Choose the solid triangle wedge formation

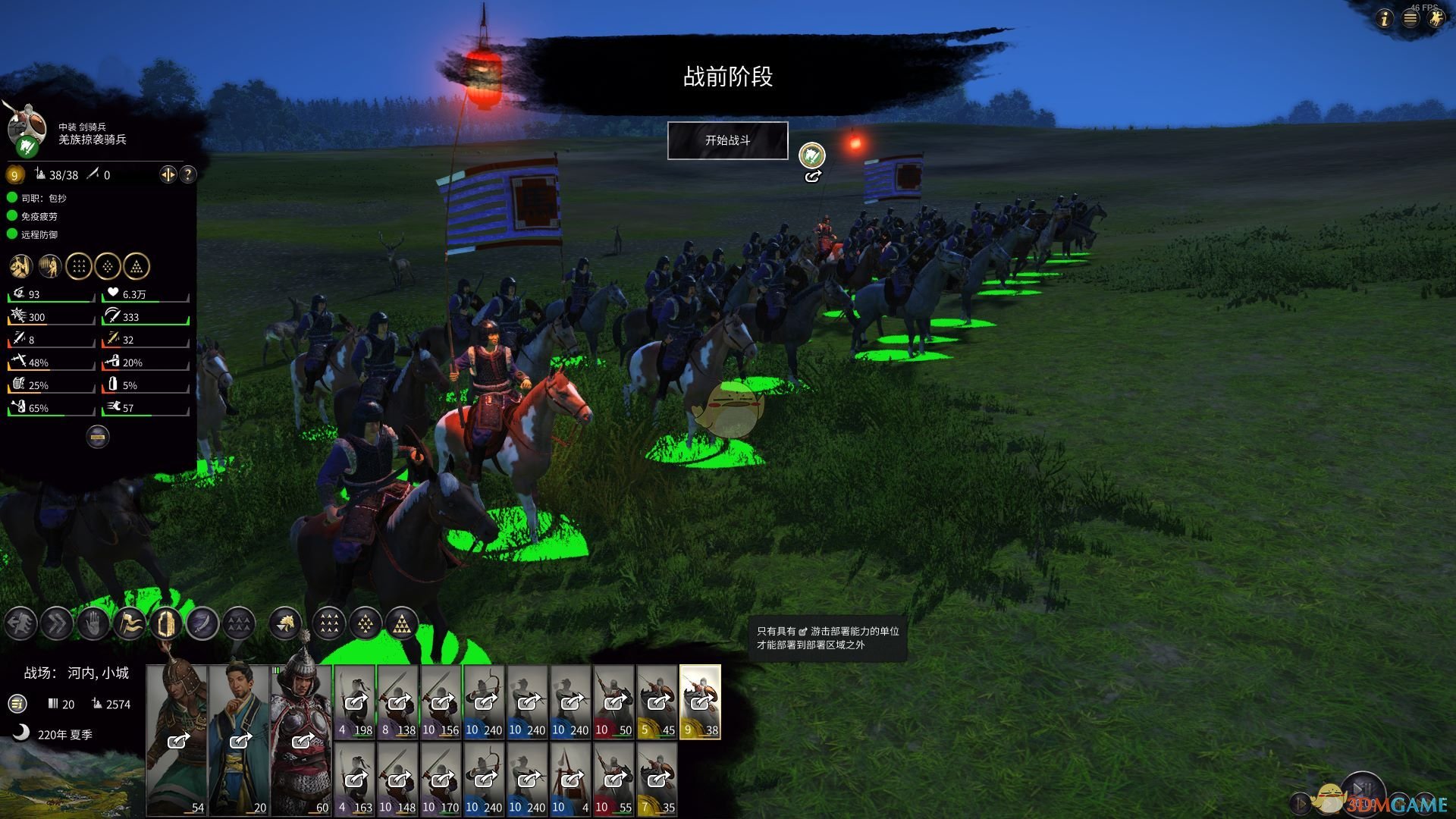(x=402, y=624)
